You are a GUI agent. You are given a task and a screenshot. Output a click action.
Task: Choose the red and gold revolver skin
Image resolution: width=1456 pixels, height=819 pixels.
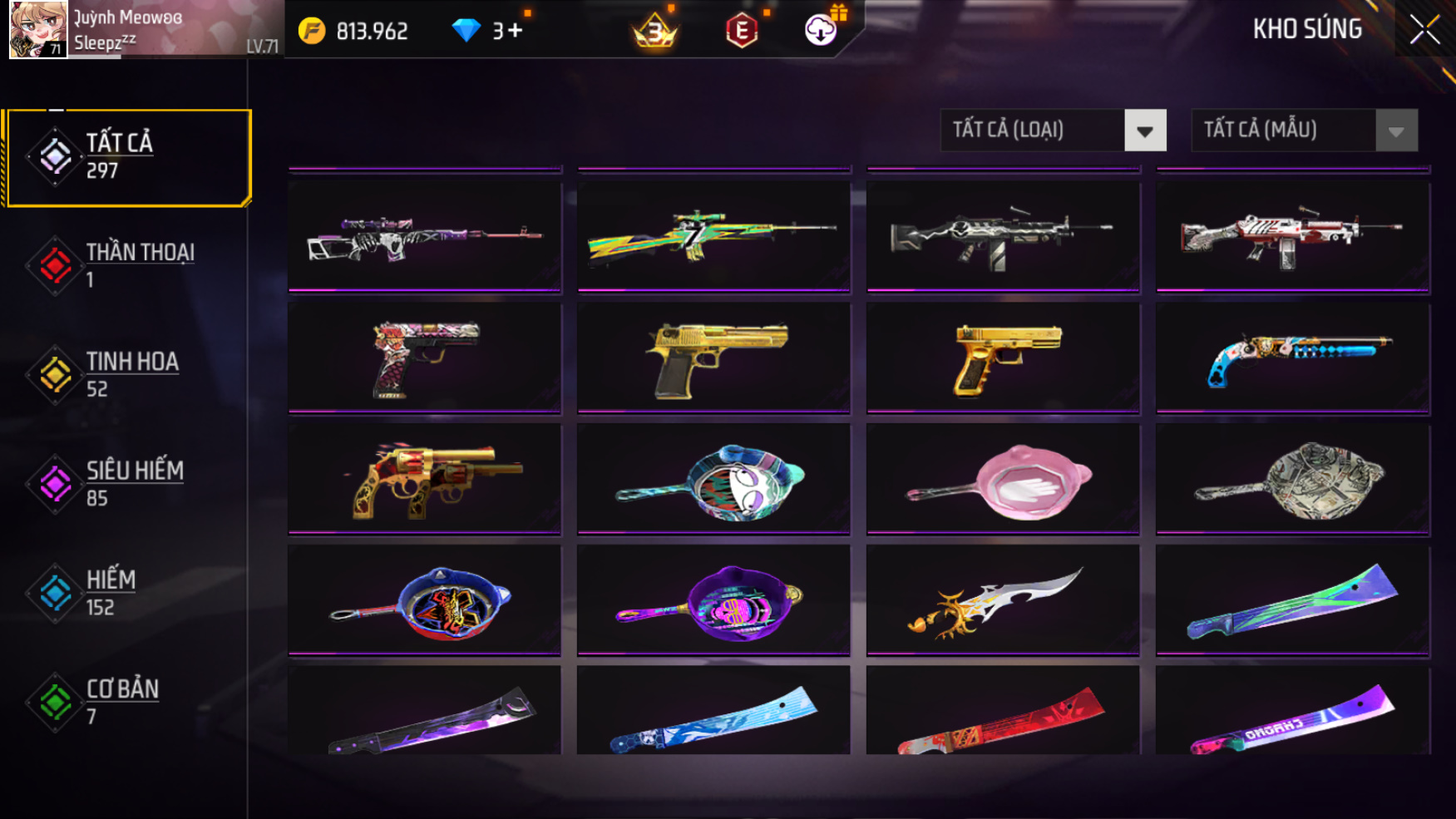point(425,480)
